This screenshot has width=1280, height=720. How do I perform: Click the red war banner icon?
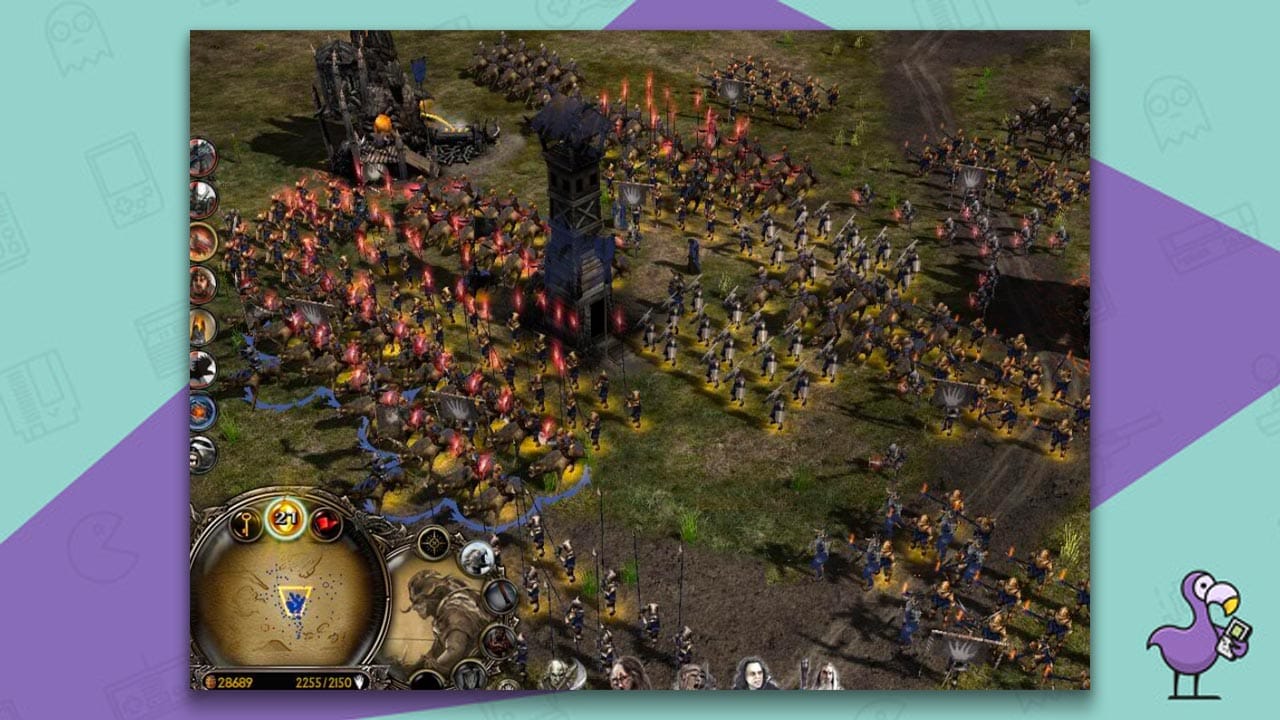tap(325, 523)
